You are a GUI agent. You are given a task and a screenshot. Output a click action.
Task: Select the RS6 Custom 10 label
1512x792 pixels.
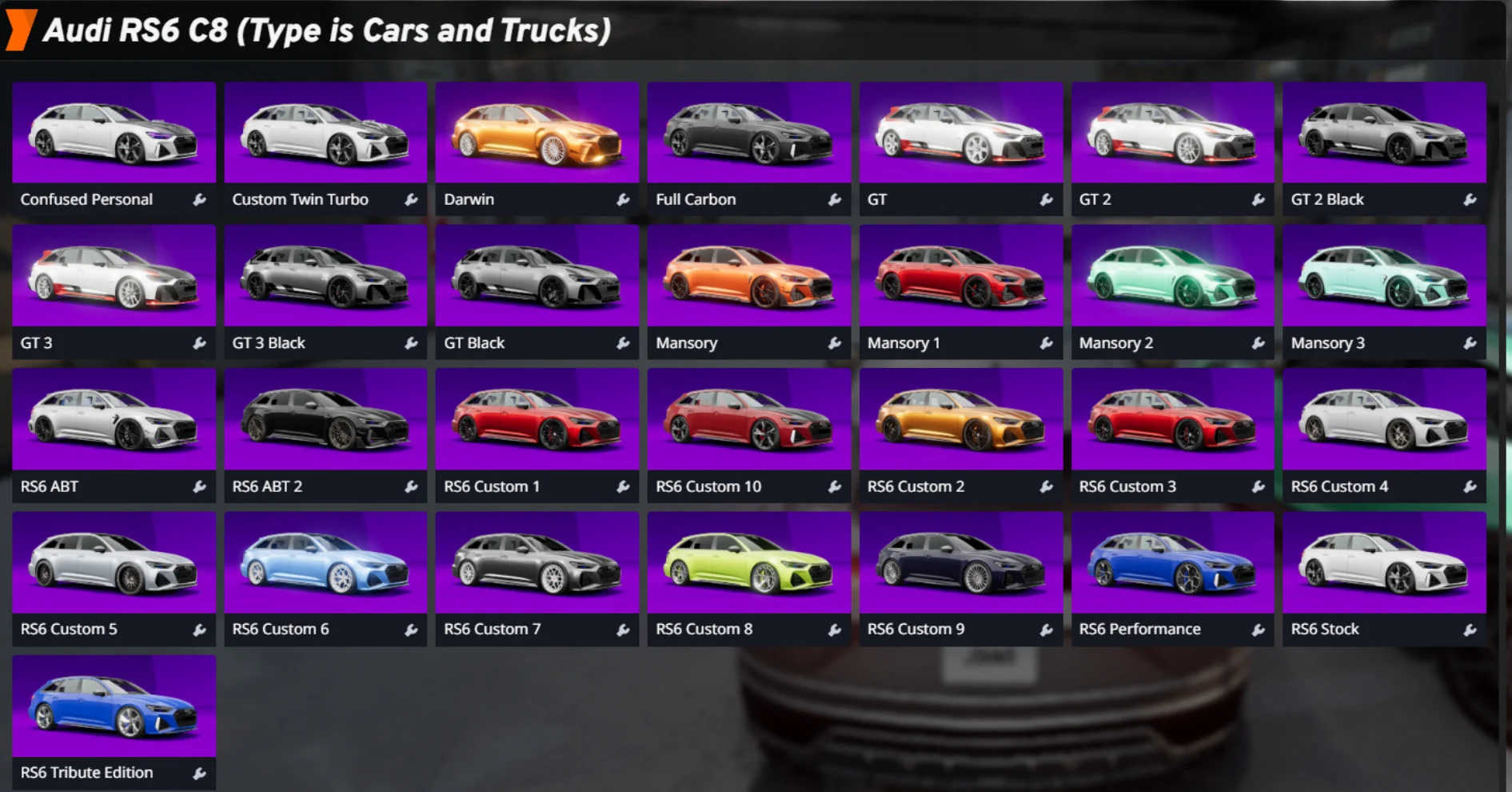(708, 486)
